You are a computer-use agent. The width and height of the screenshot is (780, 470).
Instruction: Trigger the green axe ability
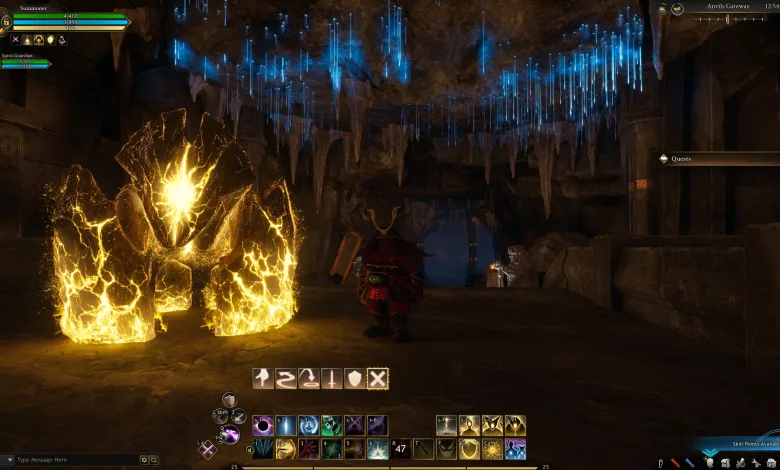(331, 425)
